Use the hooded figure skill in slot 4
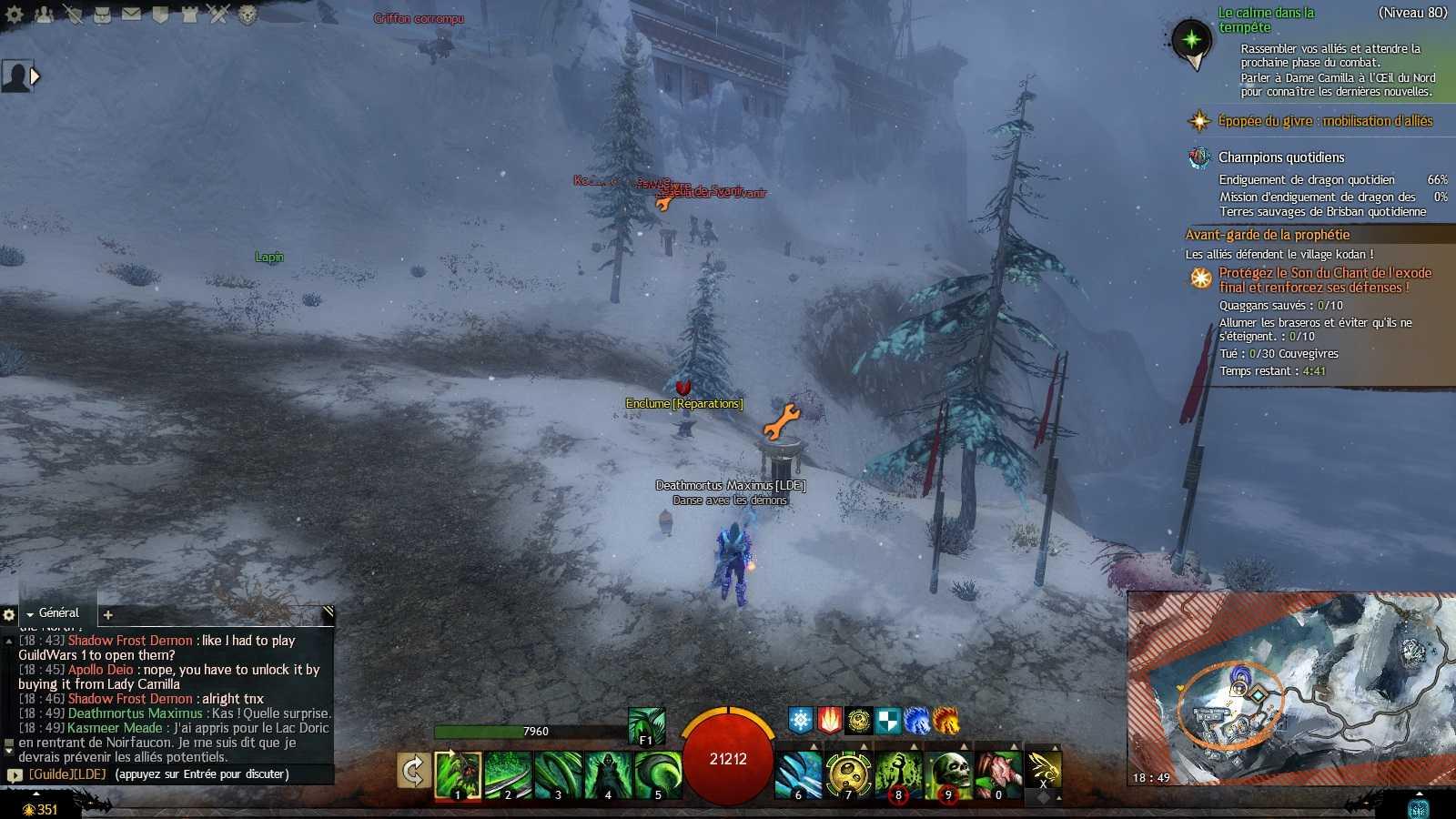 click(607, 774)
